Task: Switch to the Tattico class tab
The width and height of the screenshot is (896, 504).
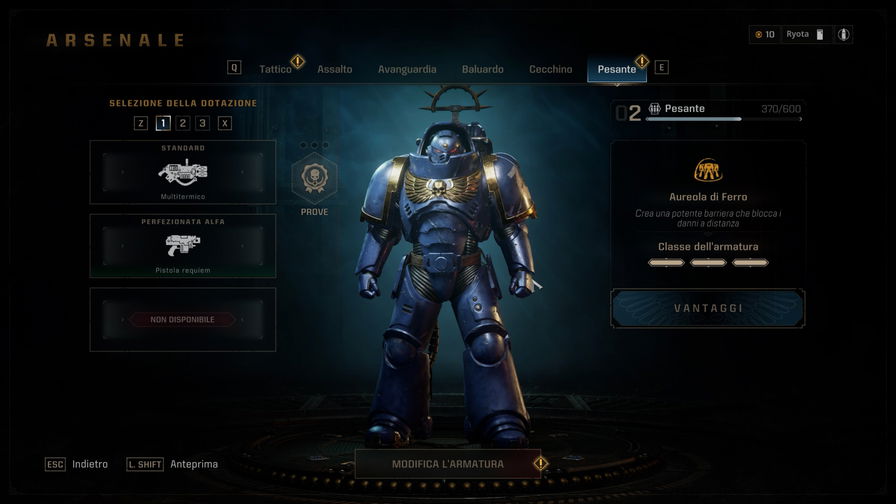Action: 275,69
